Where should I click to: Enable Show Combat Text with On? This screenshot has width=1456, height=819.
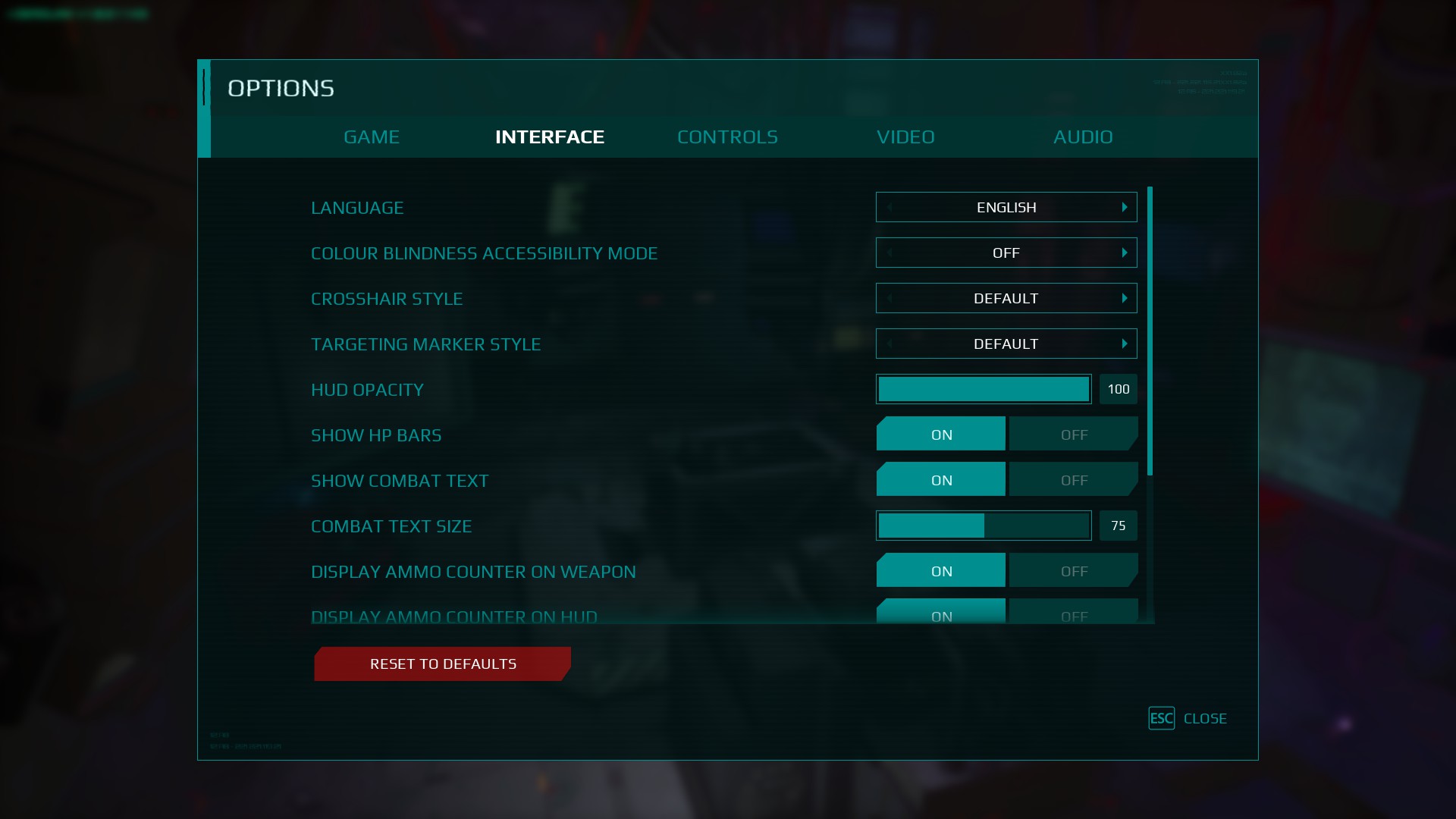click(941, 480)
